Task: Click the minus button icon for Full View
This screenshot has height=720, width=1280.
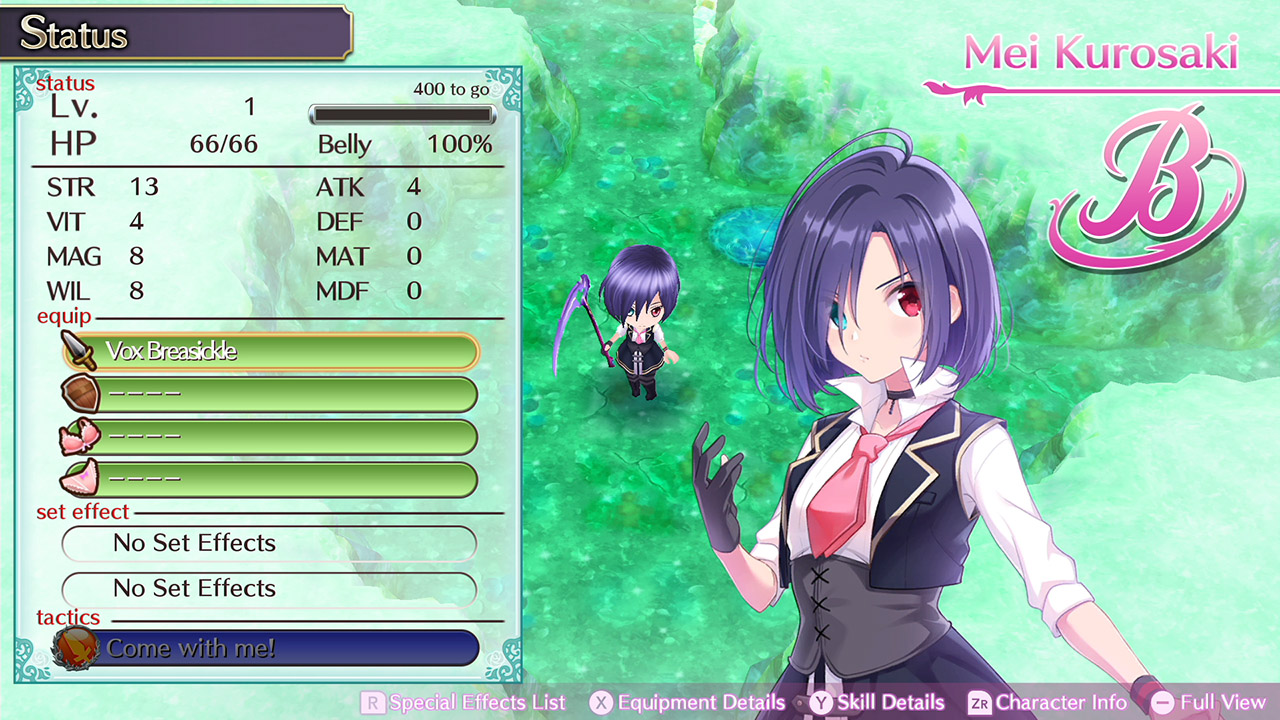Action: click(1160, 703)
